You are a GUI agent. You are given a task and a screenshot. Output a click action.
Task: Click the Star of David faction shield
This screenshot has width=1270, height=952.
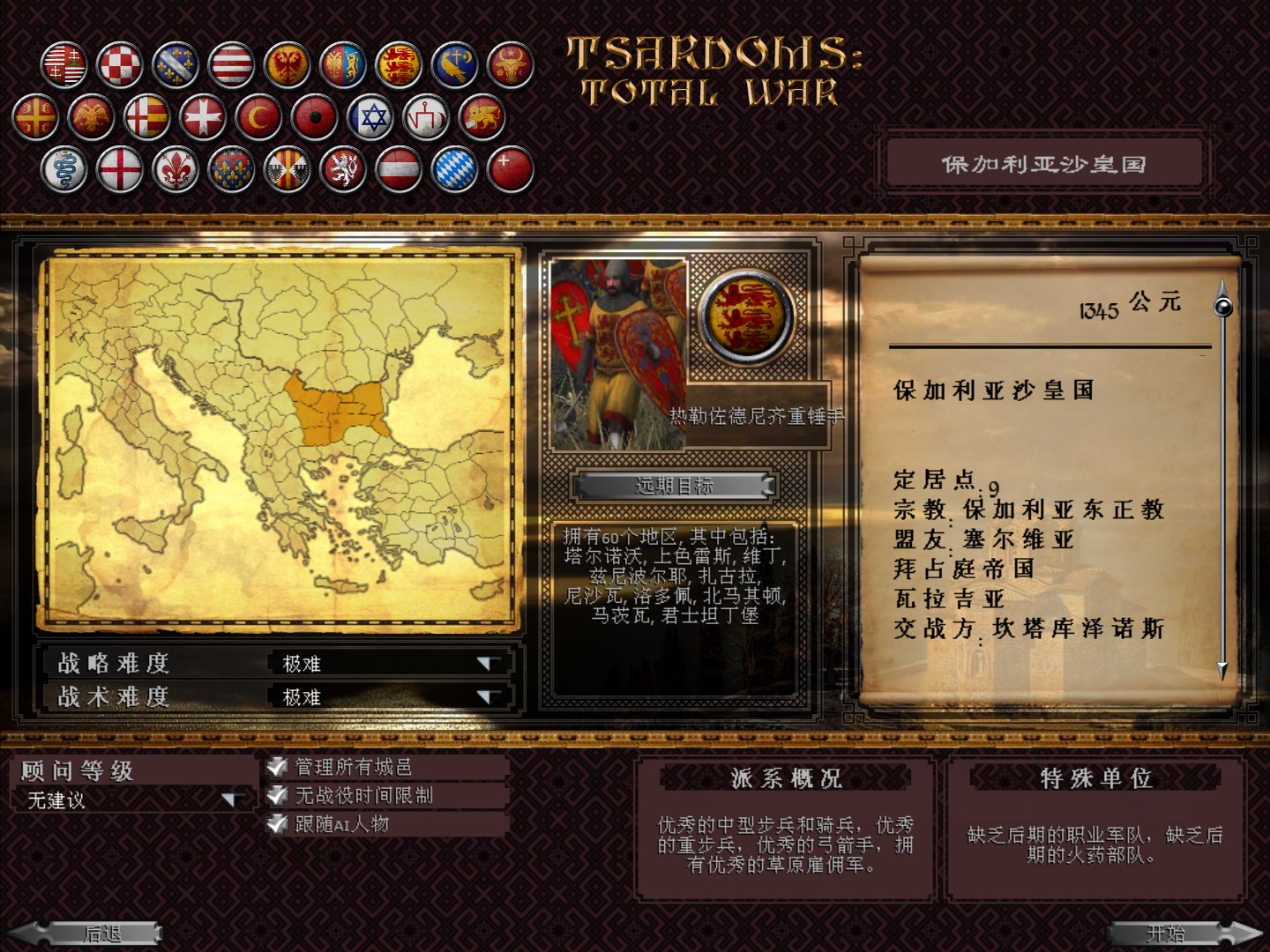370,117
